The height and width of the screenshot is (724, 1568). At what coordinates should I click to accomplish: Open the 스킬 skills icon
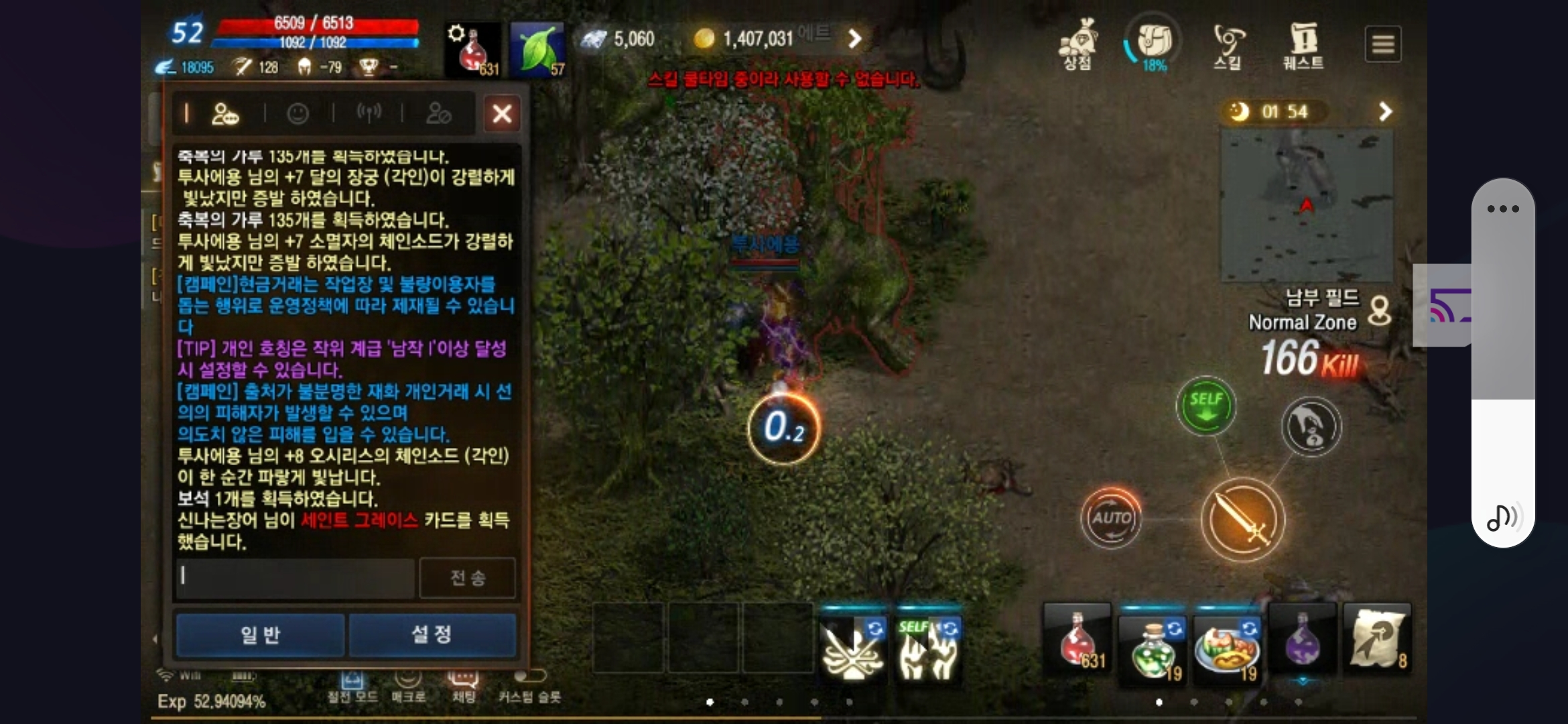click(1228, 44)
